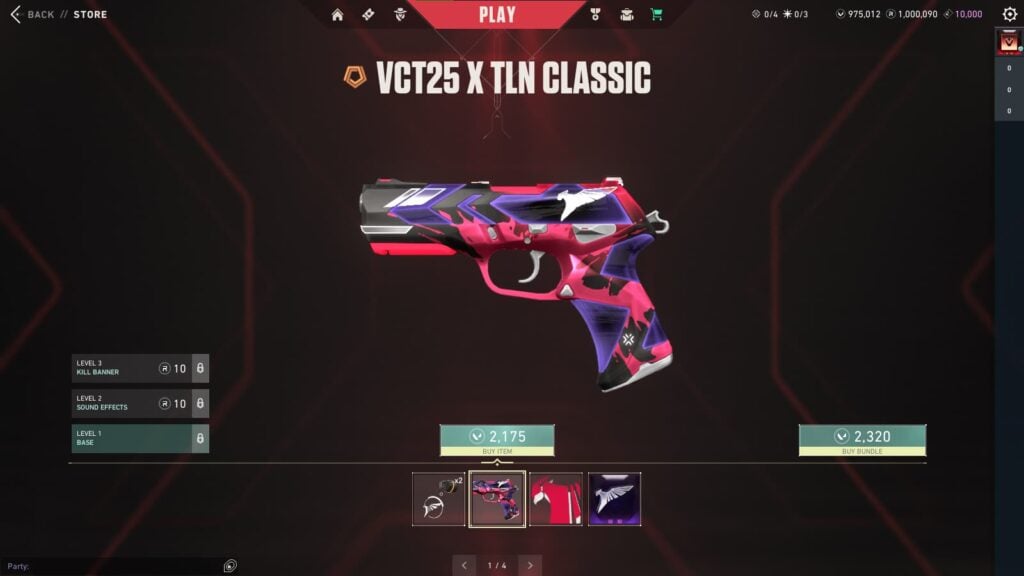
Task: Buy item for 2,175 points
Action: pos(497,440)
